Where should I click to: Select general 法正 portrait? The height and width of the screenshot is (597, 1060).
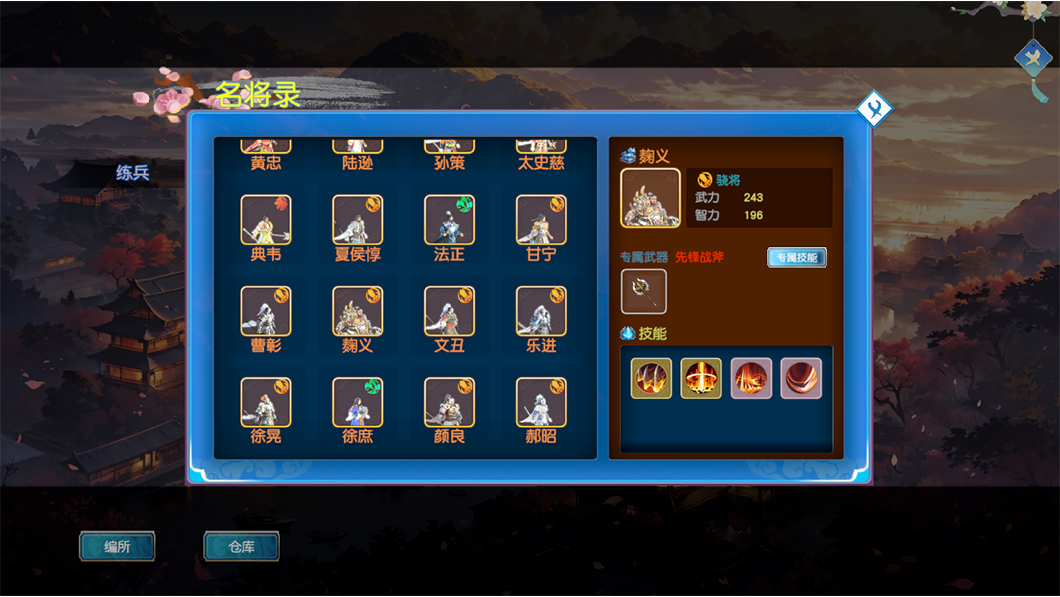[449, 220]
